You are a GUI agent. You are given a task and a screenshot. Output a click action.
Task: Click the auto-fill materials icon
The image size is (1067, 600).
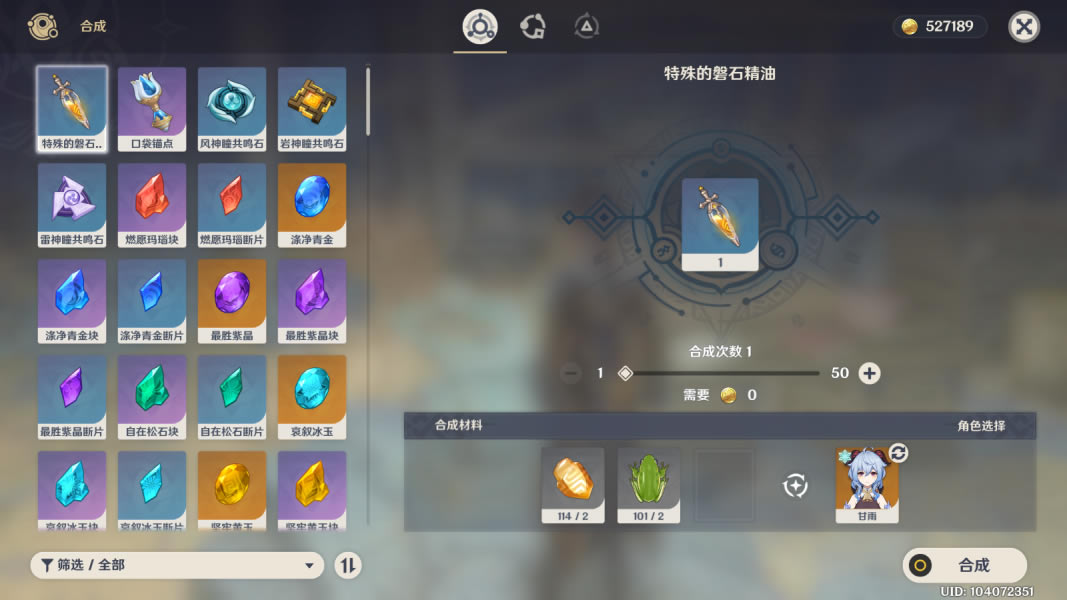click(x=795, y=486)
